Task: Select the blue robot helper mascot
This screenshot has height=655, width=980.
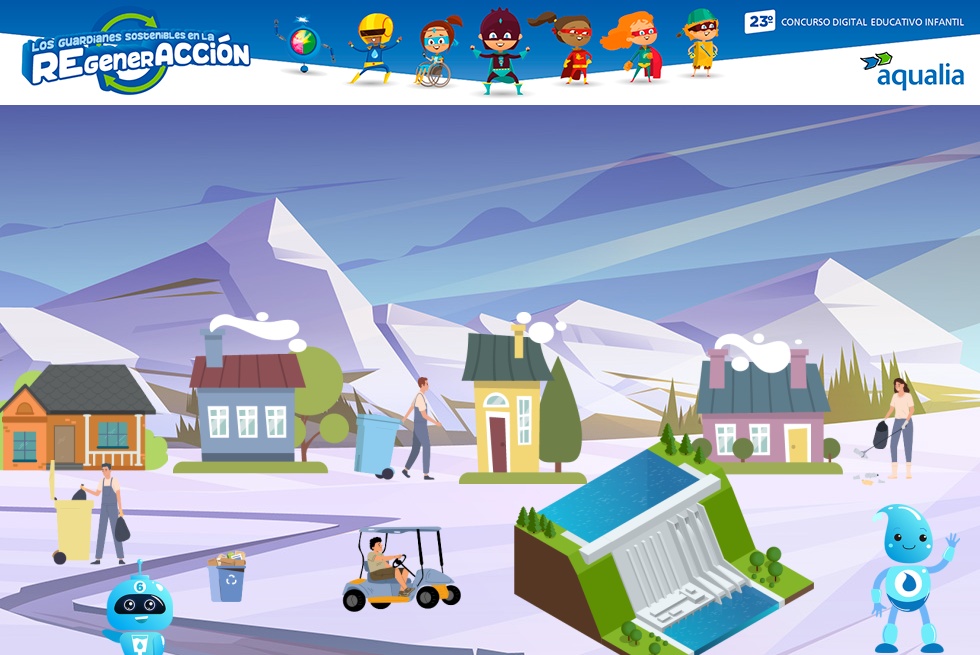Action: tap(139, 612)
